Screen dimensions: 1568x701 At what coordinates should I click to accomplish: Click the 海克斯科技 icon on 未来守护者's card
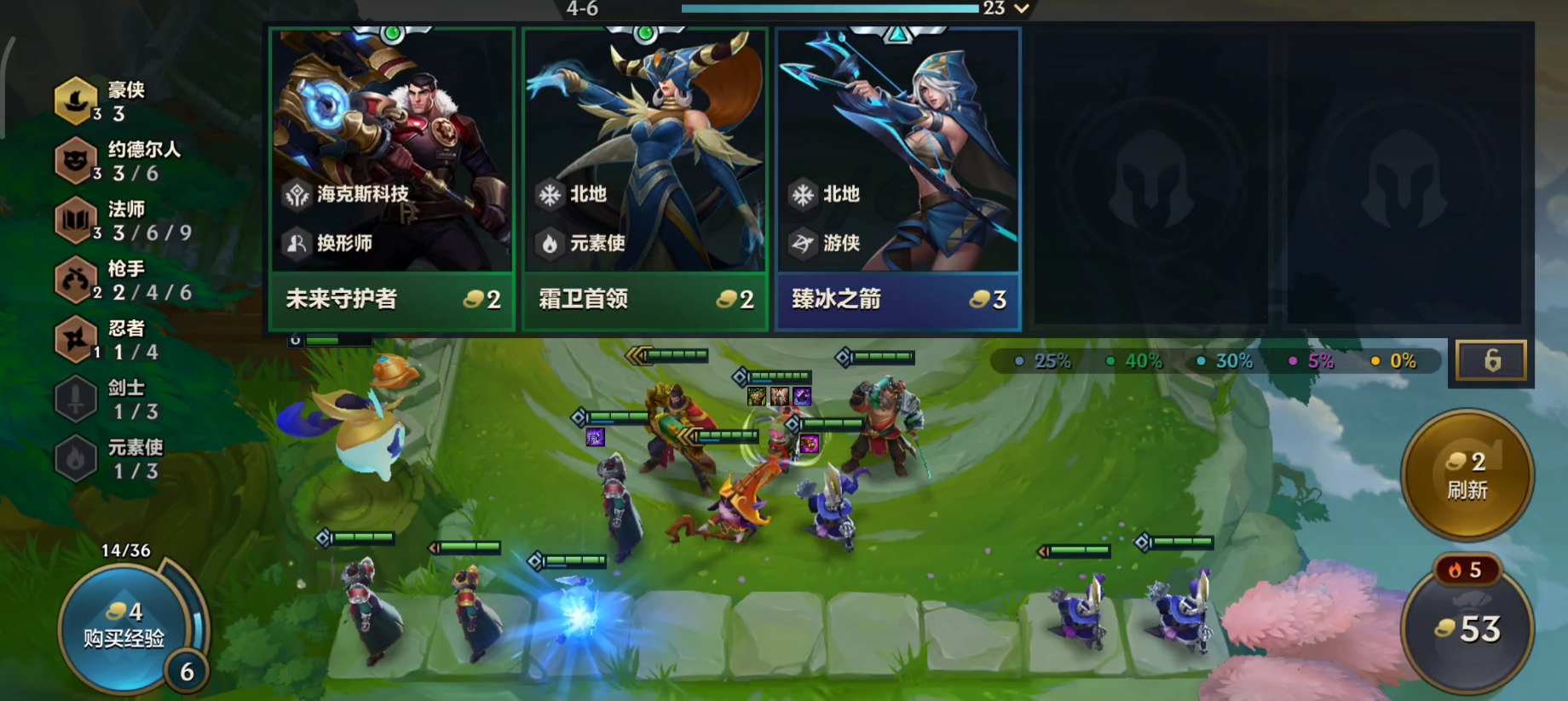click(295, 194)
